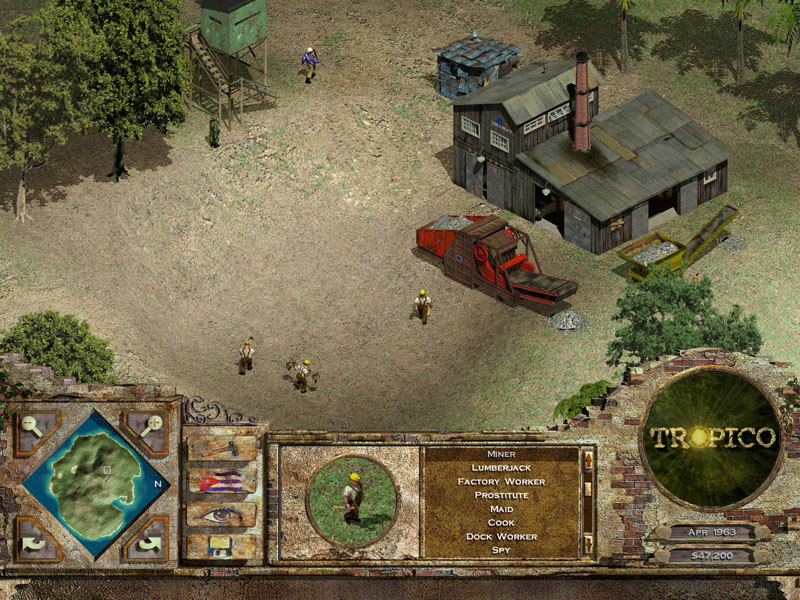Select Cook from the job list

click(x=501, y=522)
